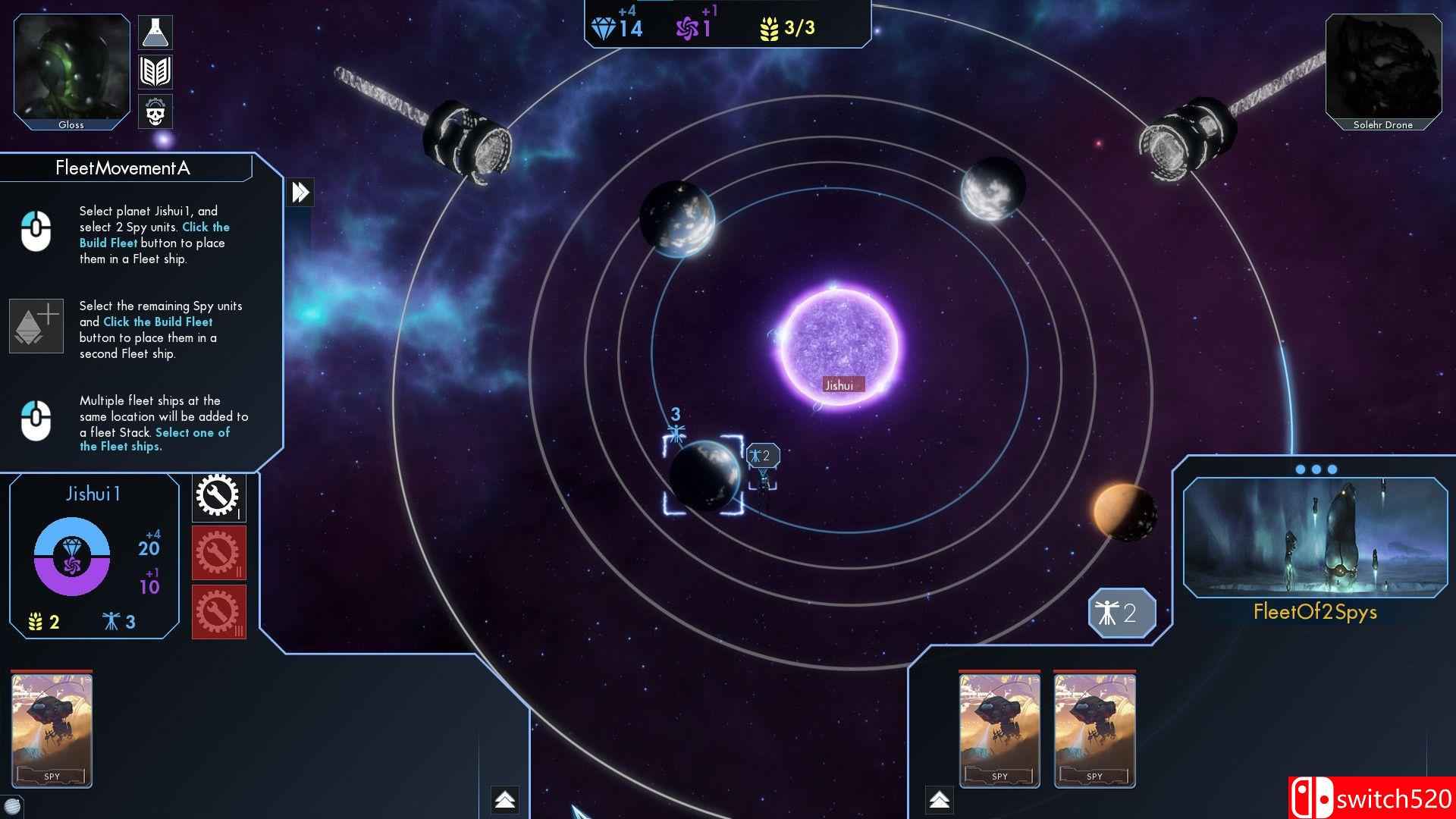Open the codex book icon
Image resolution: width=1456 pixels, height=819 pixels.
point(155,72)
